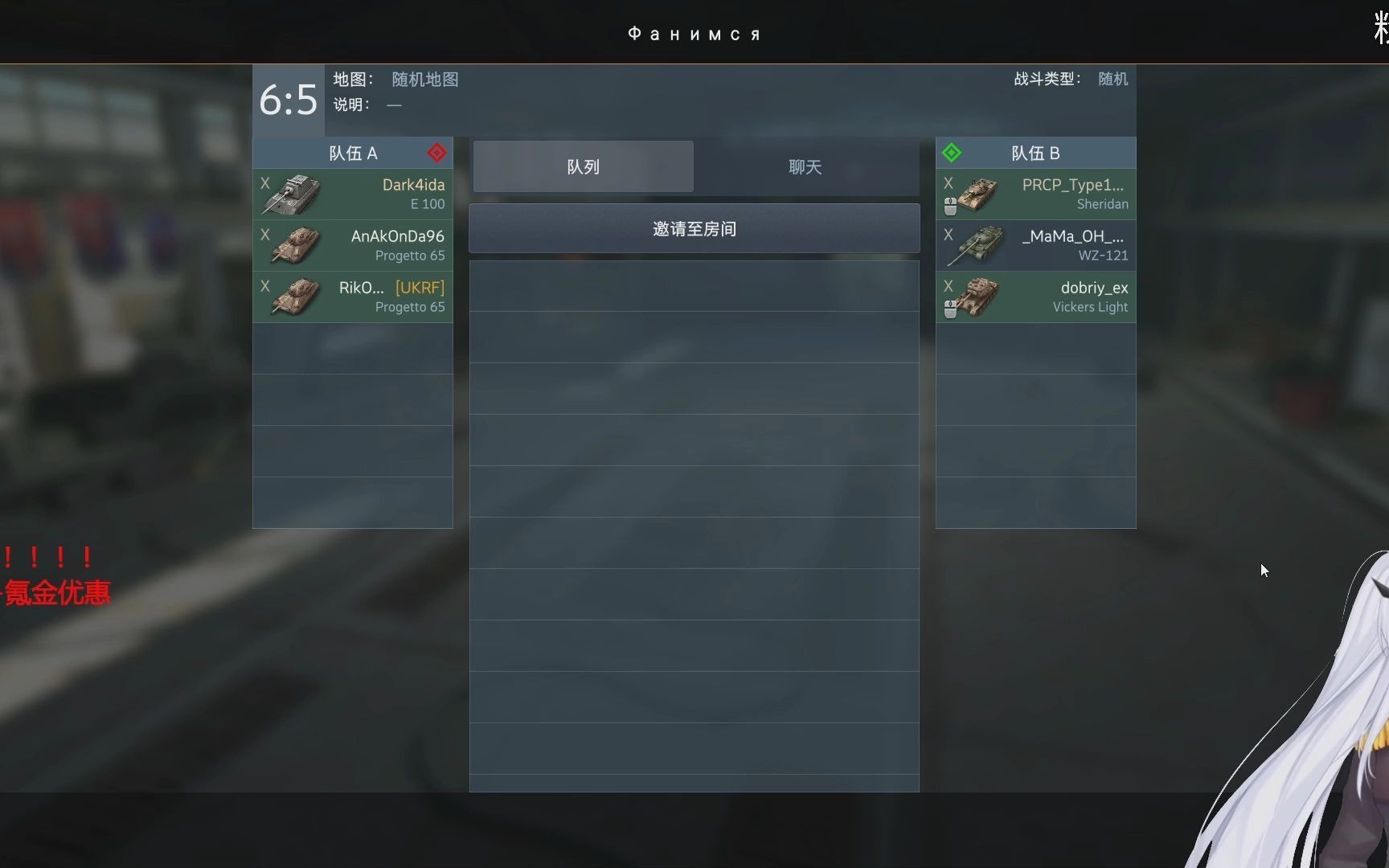Click the [UKRF] clan tag
The width and height of the screenshot is (1389, 868).
(x=422, y=287)
